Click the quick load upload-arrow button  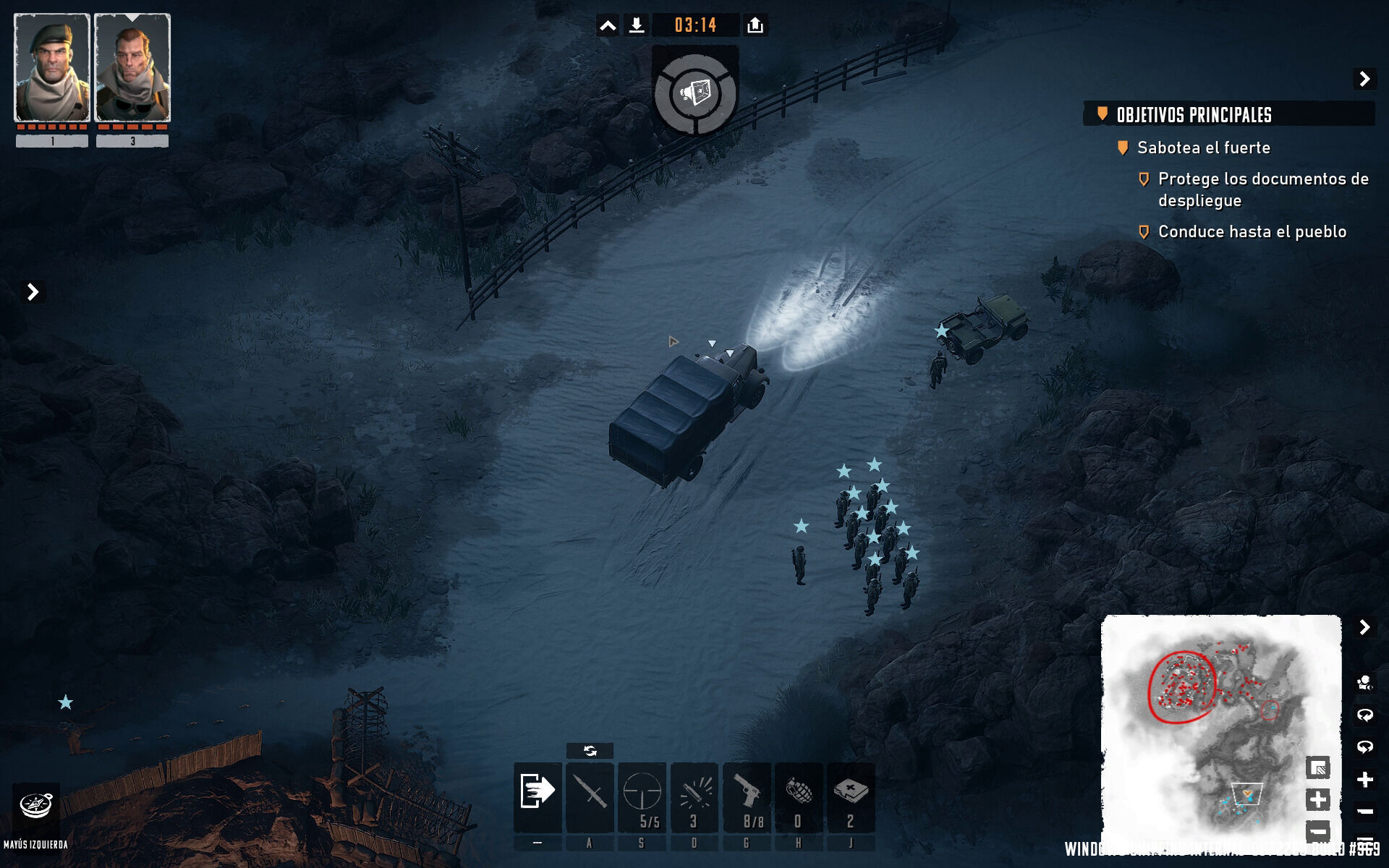[755, 26]
